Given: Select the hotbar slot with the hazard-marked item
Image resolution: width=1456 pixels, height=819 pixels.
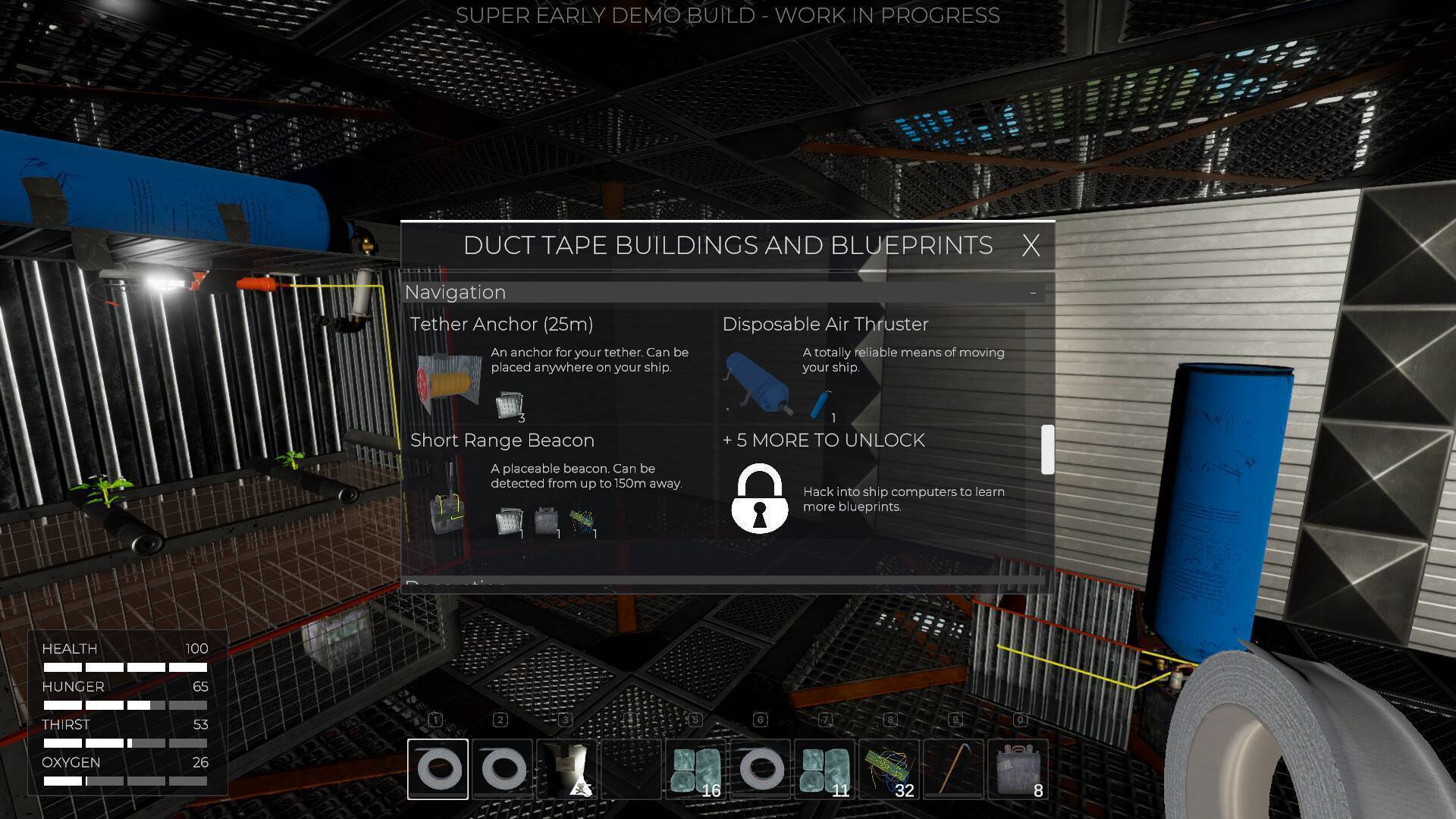Looking at the screenshot, I should pos(567,769).
